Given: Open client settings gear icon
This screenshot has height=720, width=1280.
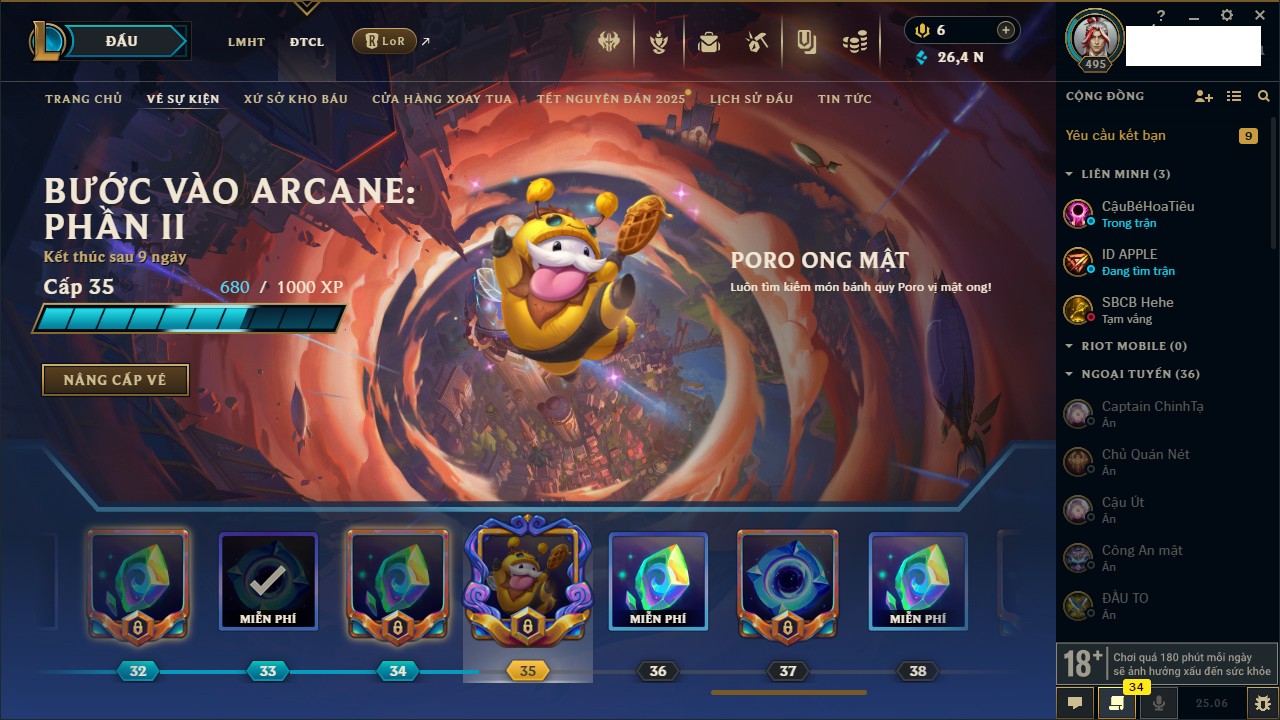Looking at the screenshot, I should tap(1227, 15).
